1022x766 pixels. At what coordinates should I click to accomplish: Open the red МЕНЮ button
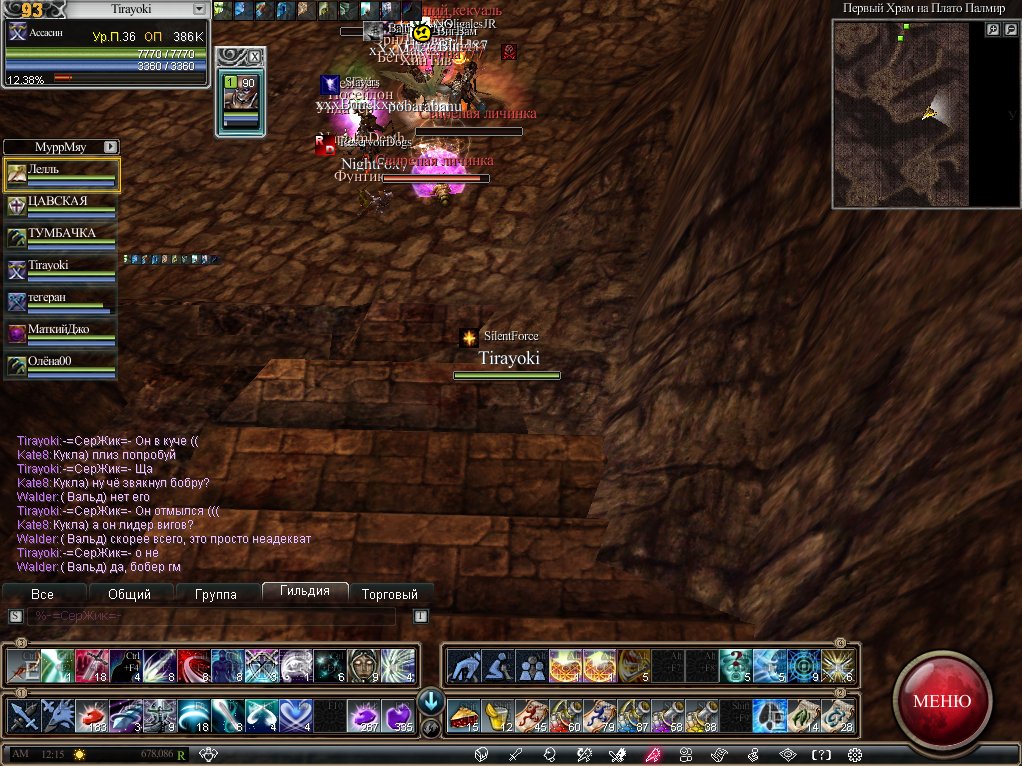941,701
